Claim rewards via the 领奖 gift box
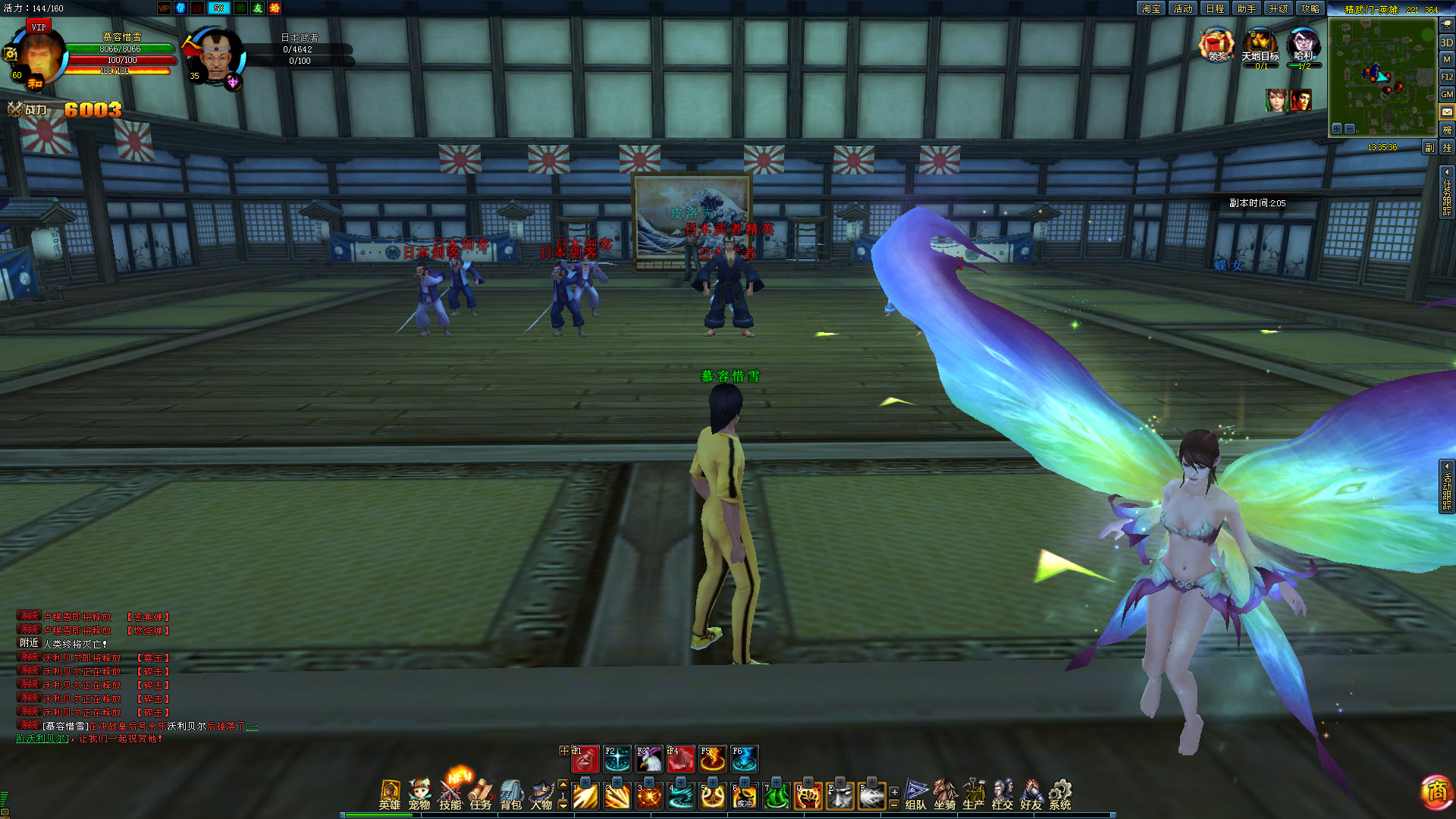This screenshot has width=1456, height=819. [1216, 44]
